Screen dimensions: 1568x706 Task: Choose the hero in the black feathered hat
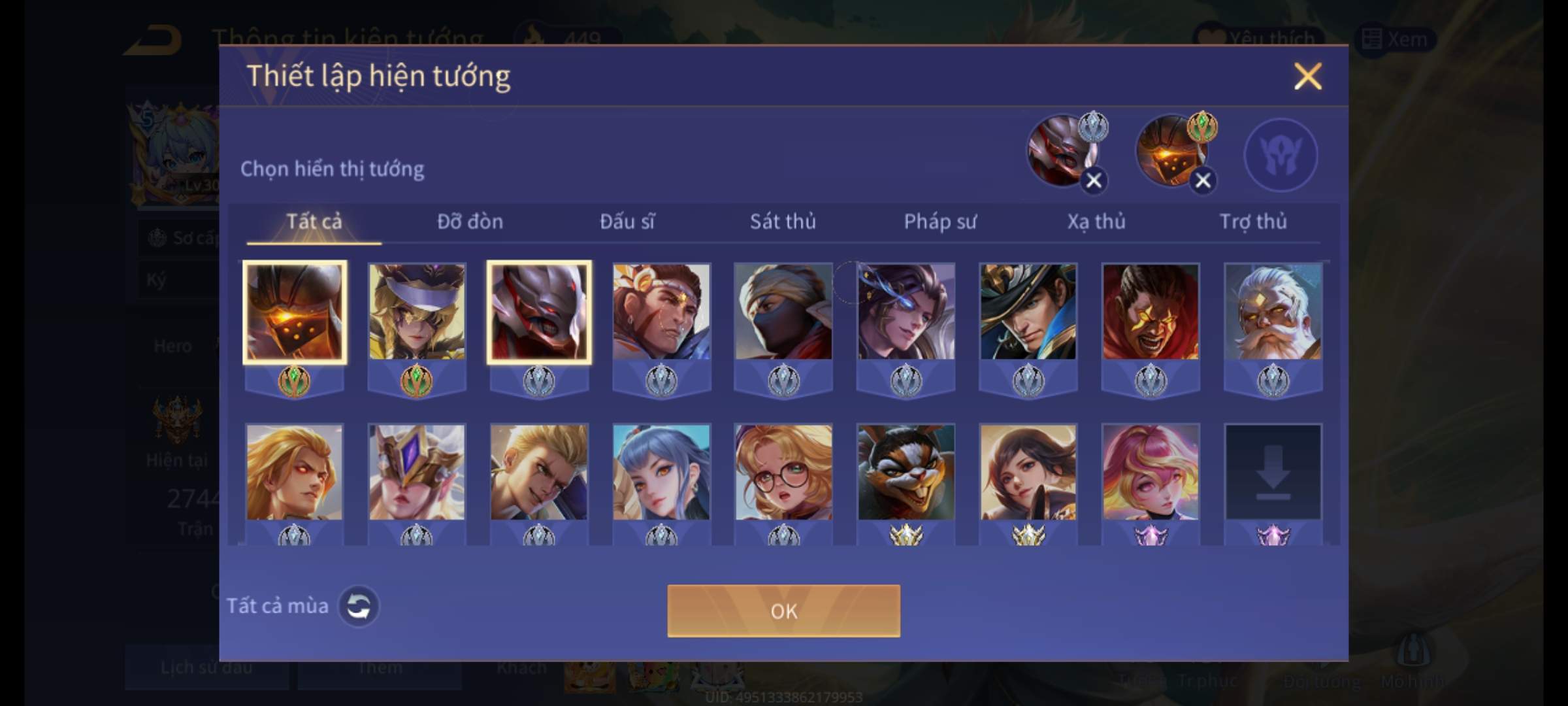coord(1028,312)
